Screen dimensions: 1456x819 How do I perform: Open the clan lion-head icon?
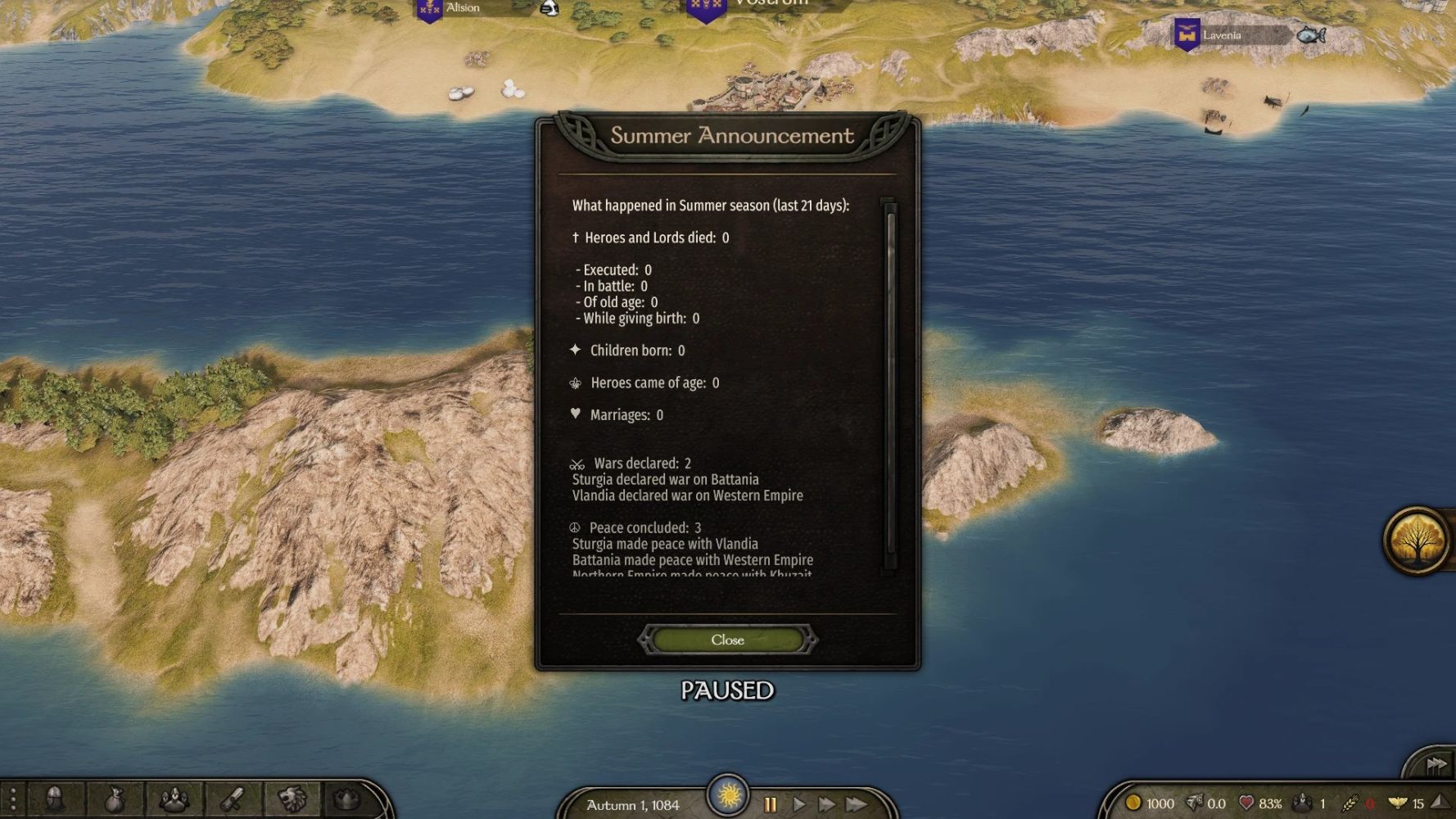click(x=292, y=799)
